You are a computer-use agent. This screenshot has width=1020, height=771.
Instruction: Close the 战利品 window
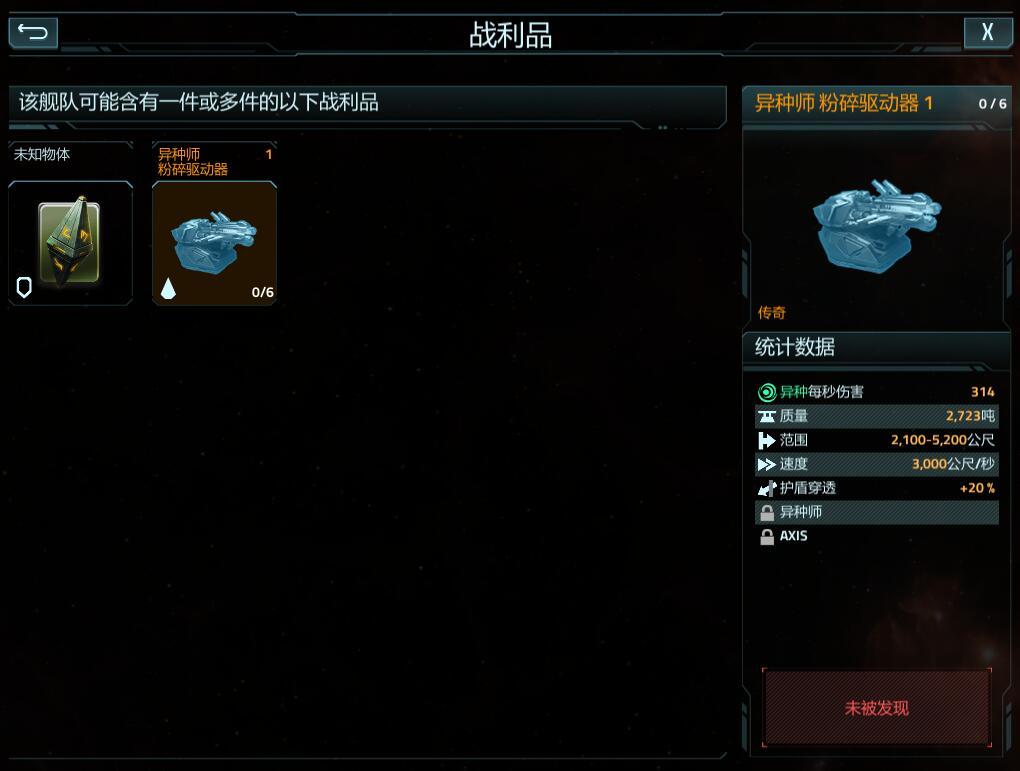987,33
